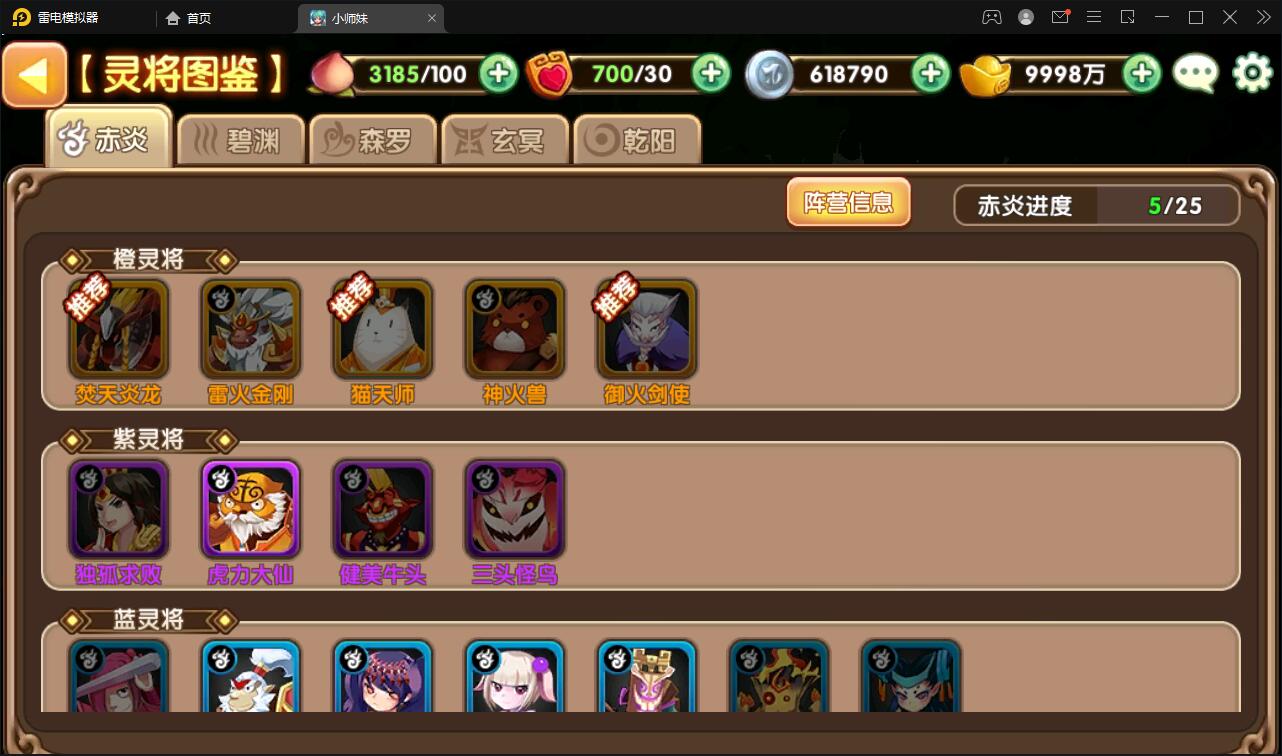Select the 焚天炎龙 spirit general
Screen dimensions: 1282x756
118,330
